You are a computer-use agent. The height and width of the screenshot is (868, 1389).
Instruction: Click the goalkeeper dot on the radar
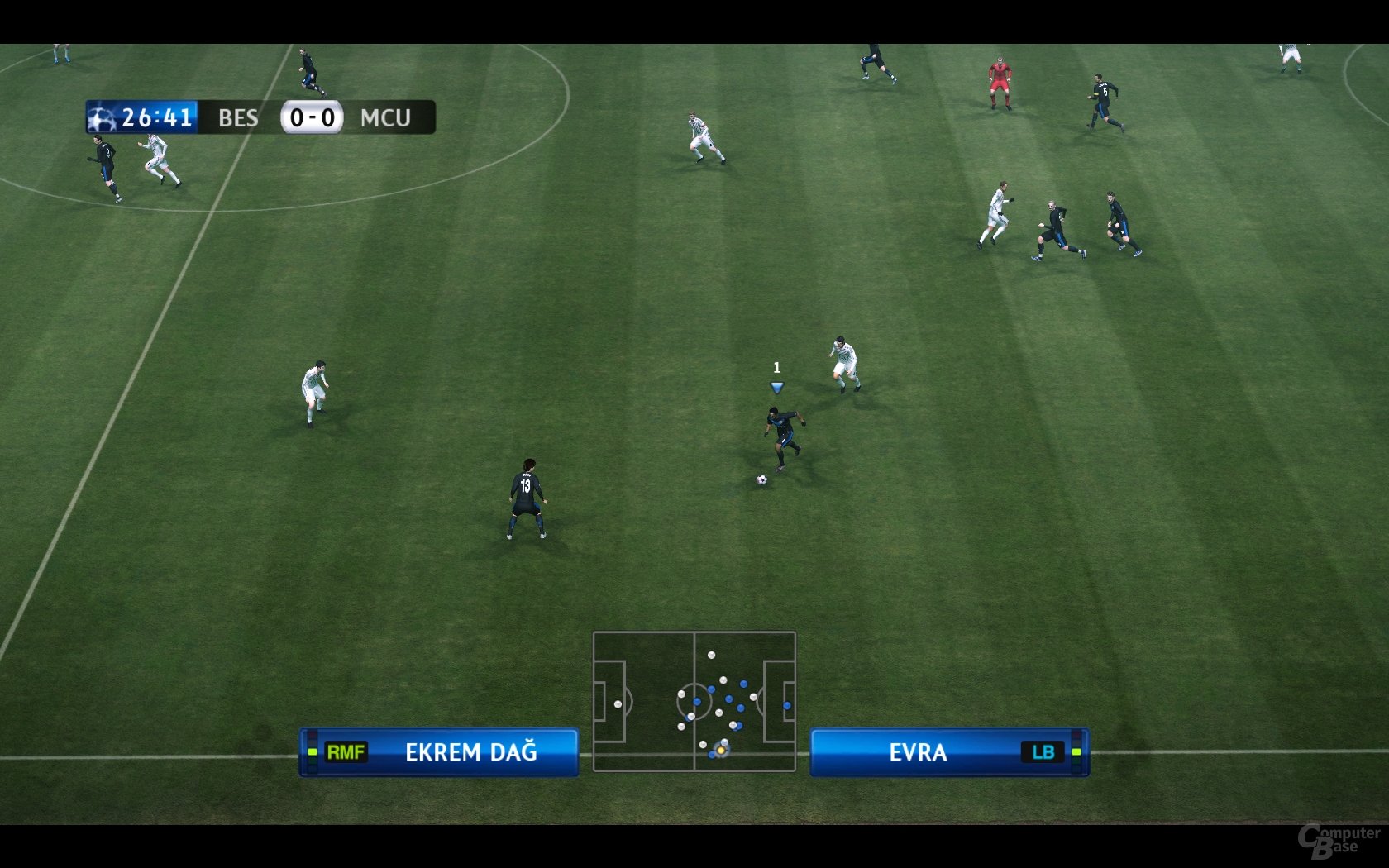618,703
